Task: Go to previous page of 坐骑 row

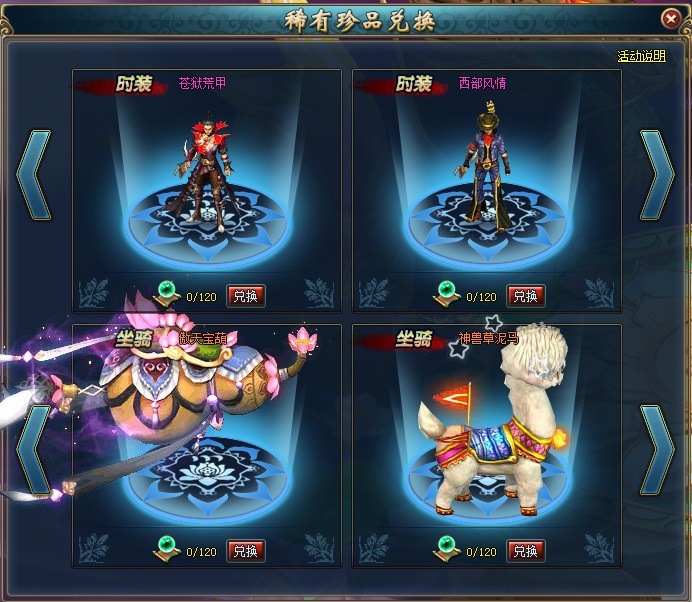Action: [33, 449]
